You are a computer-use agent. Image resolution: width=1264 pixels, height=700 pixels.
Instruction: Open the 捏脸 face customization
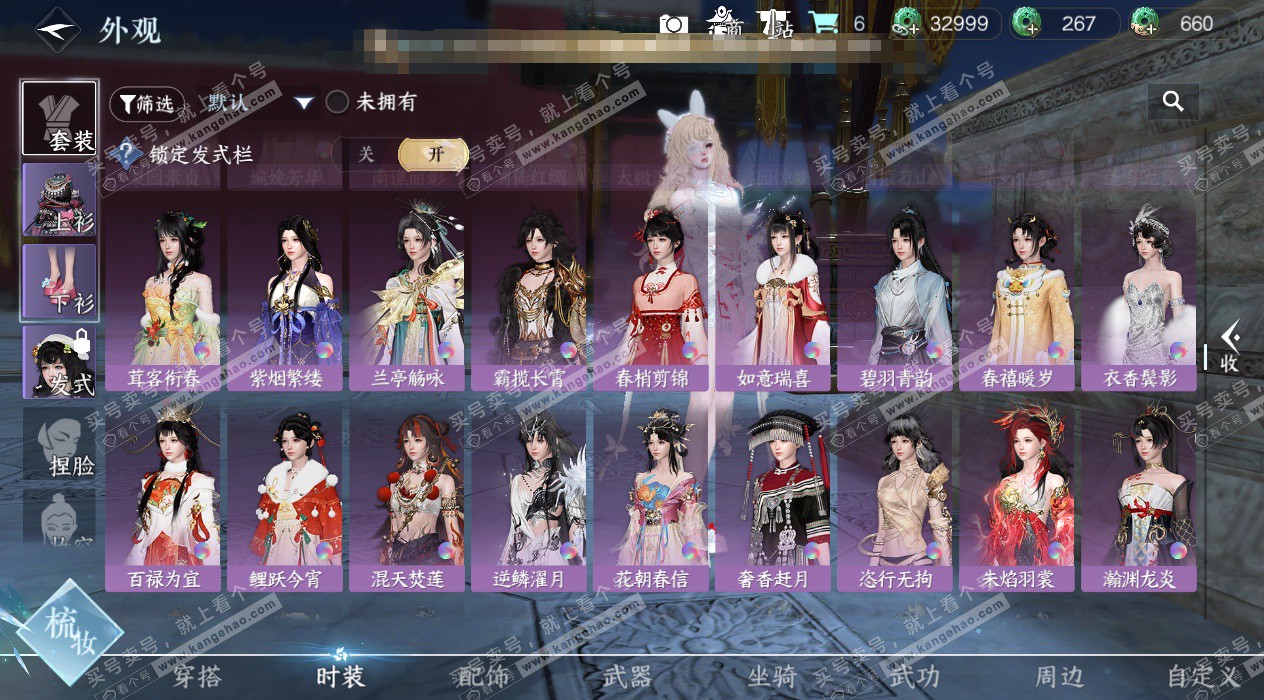60,445
